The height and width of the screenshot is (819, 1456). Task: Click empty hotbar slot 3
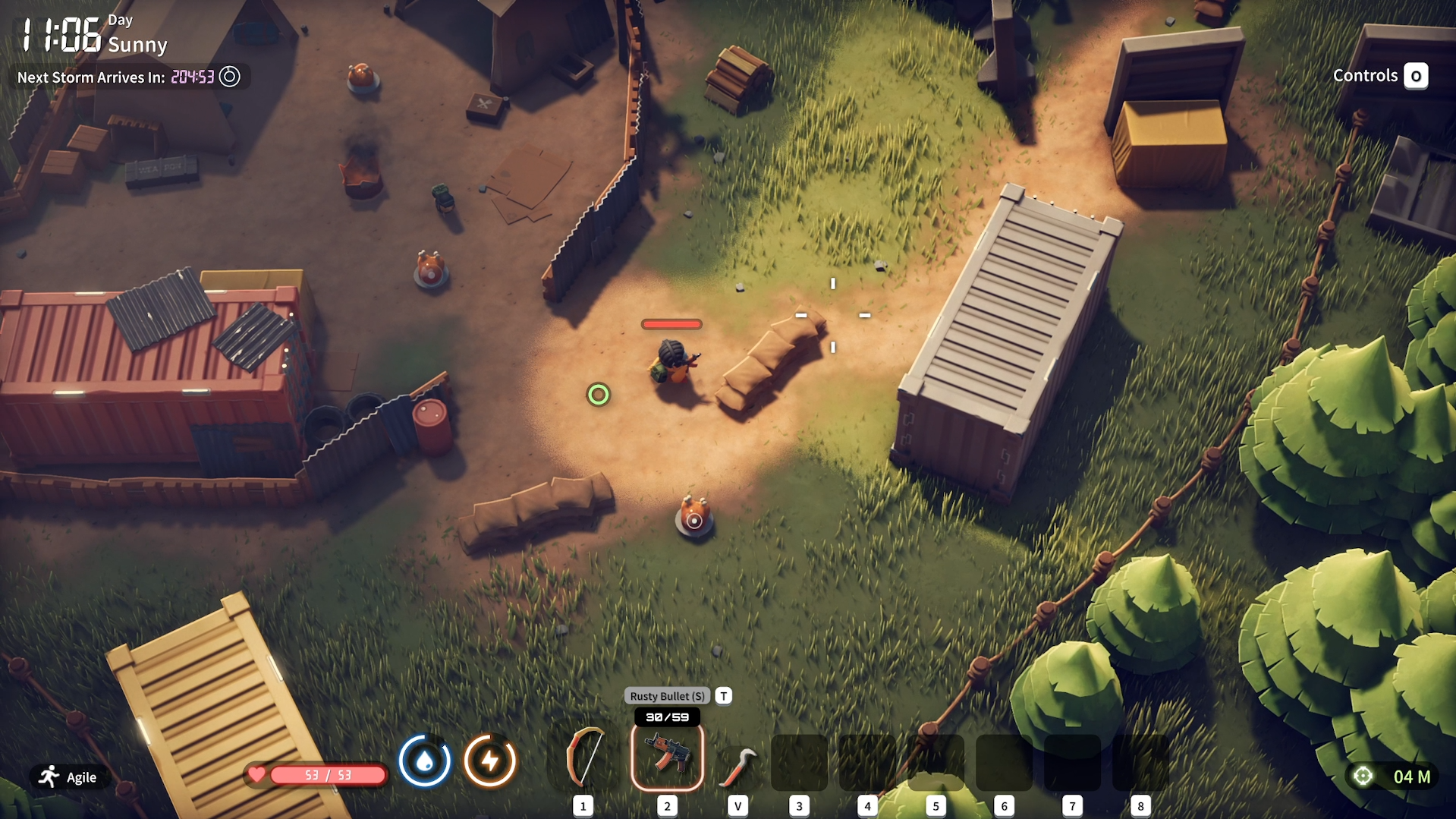[798, 763]
